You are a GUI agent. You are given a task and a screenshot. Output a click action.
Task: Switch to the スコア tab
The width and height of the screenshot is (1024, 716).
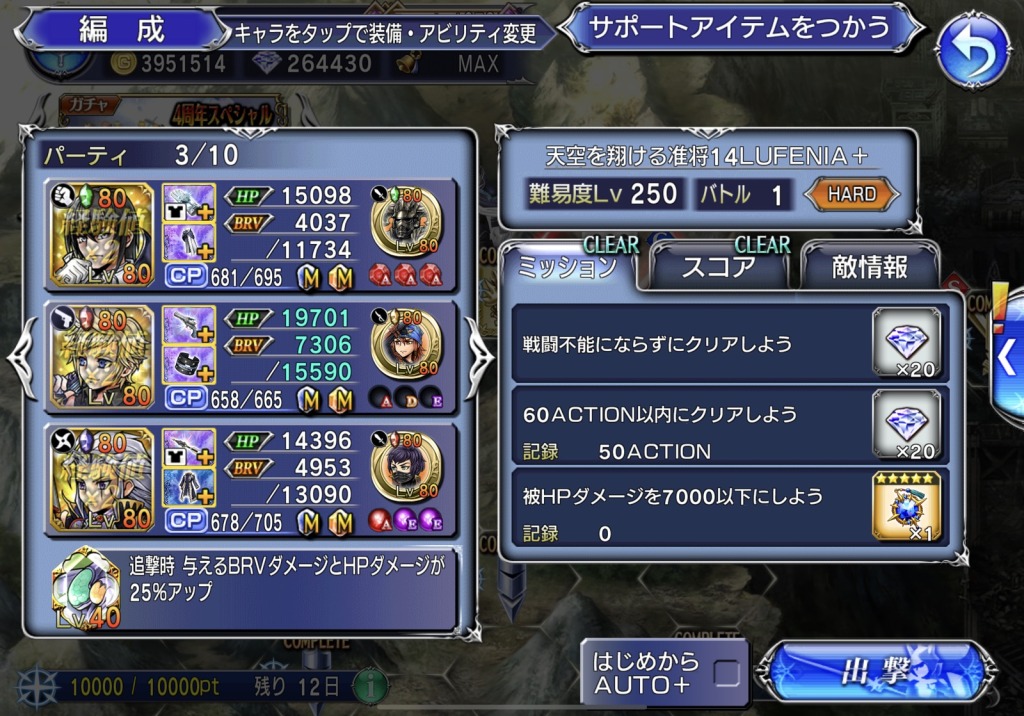(719, 266)
